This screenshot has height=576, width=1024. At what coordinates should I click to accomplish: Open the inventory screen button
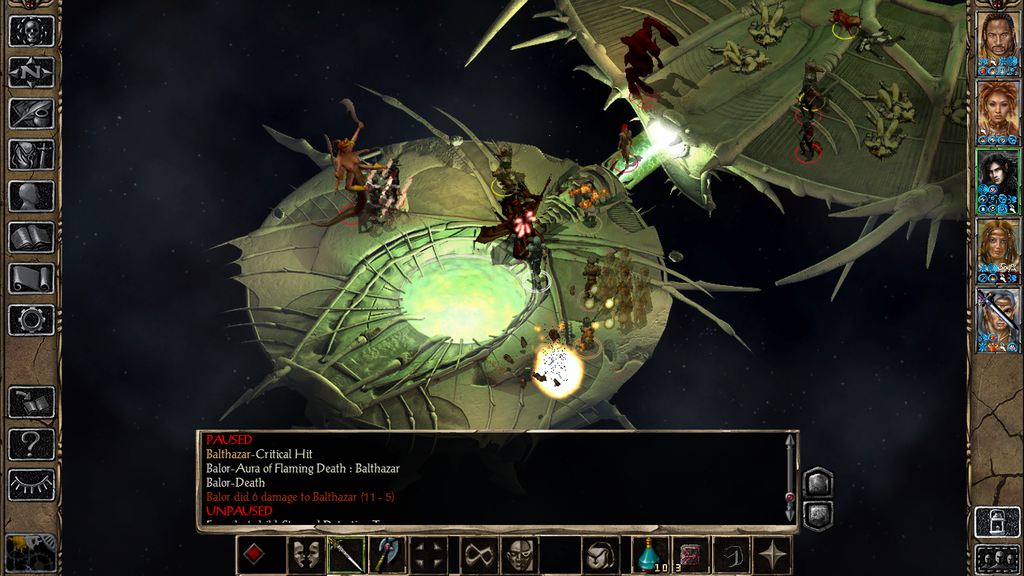(x=31, y=154)
